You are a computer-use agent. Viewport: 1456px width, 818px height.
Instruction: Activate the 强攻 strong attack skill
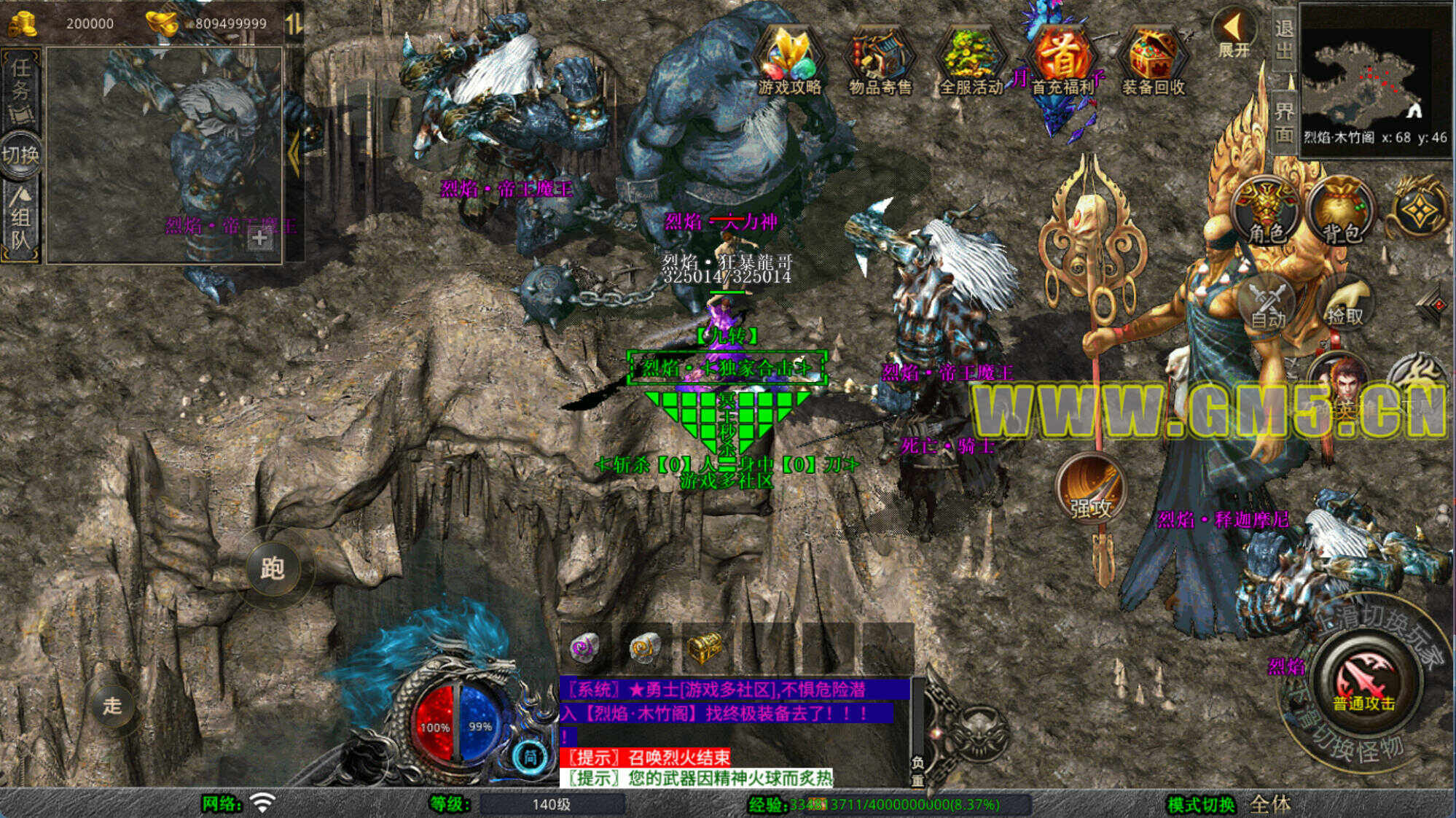pos(1091,488)
